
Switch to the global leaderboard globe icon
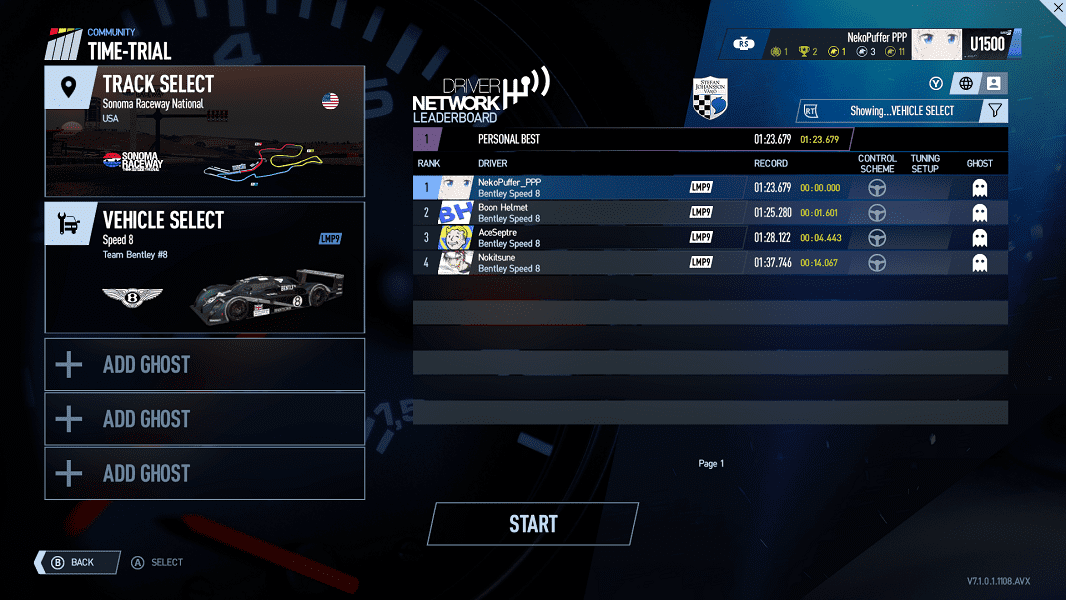966,84
